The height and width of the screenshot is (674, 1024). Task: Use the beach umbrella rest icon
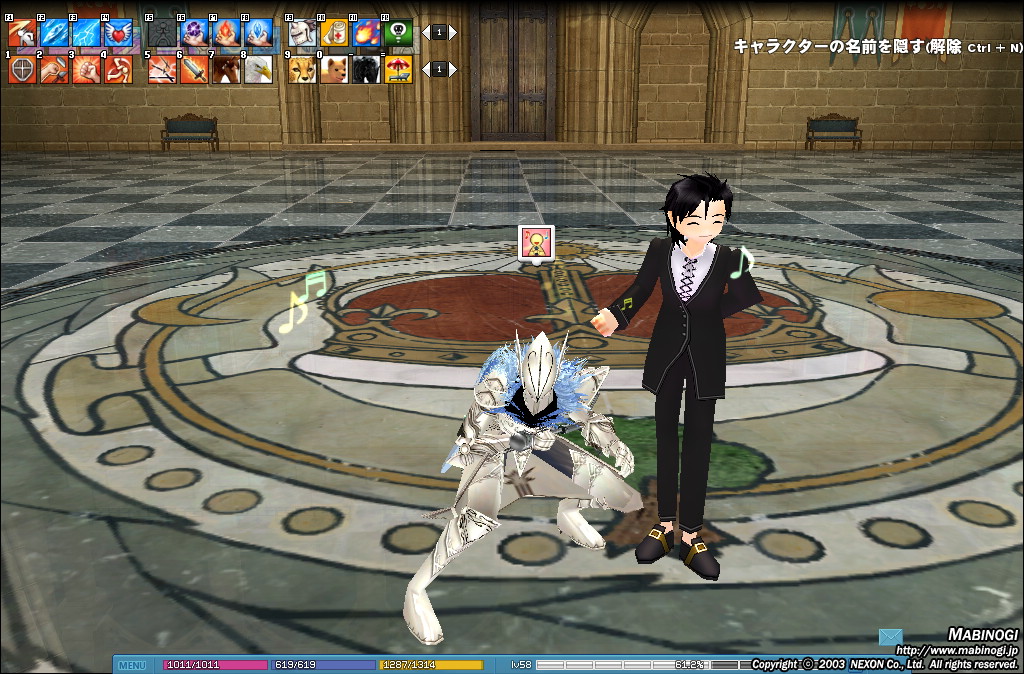399,69
